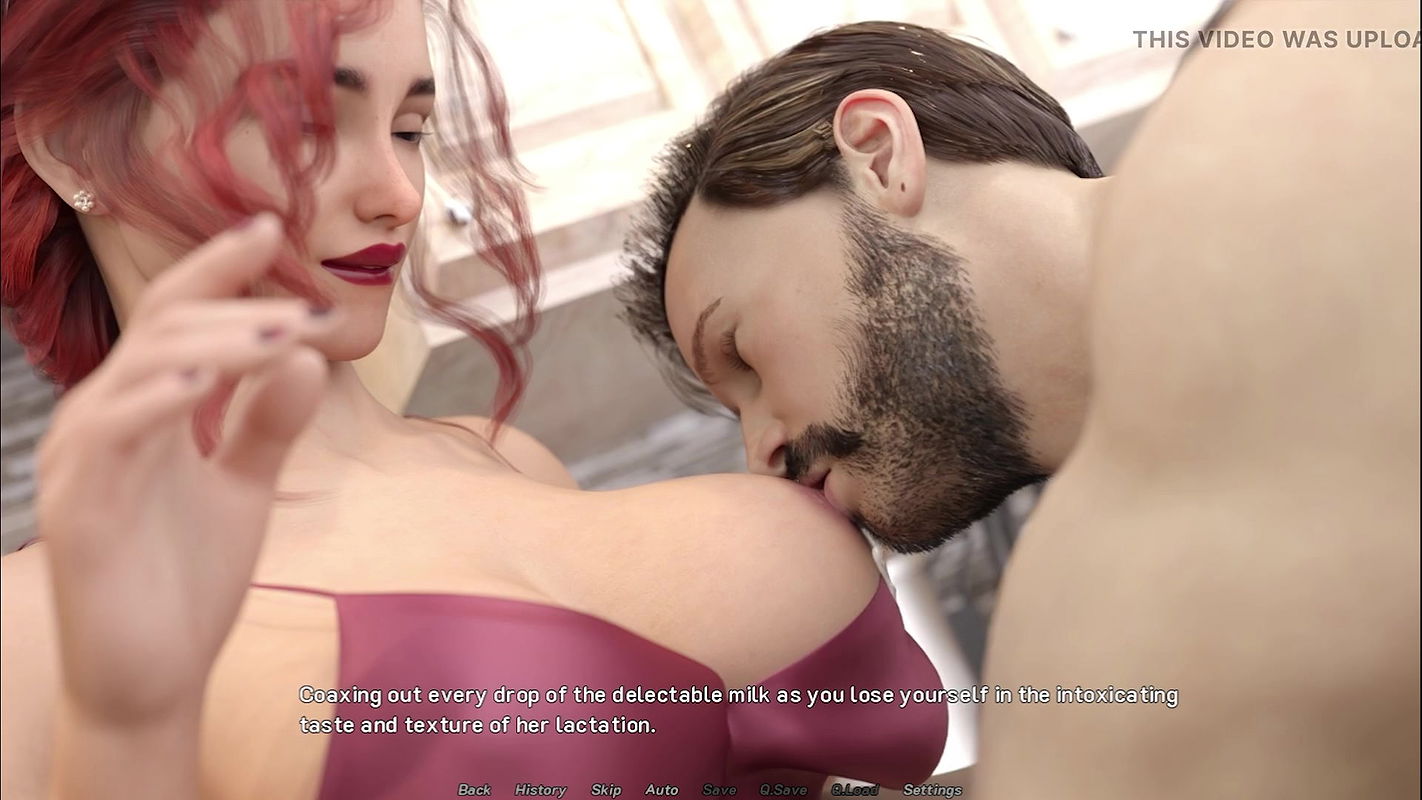Open the Settings menu
Screen dimensions: 1422x800
[x=932, y=790]
